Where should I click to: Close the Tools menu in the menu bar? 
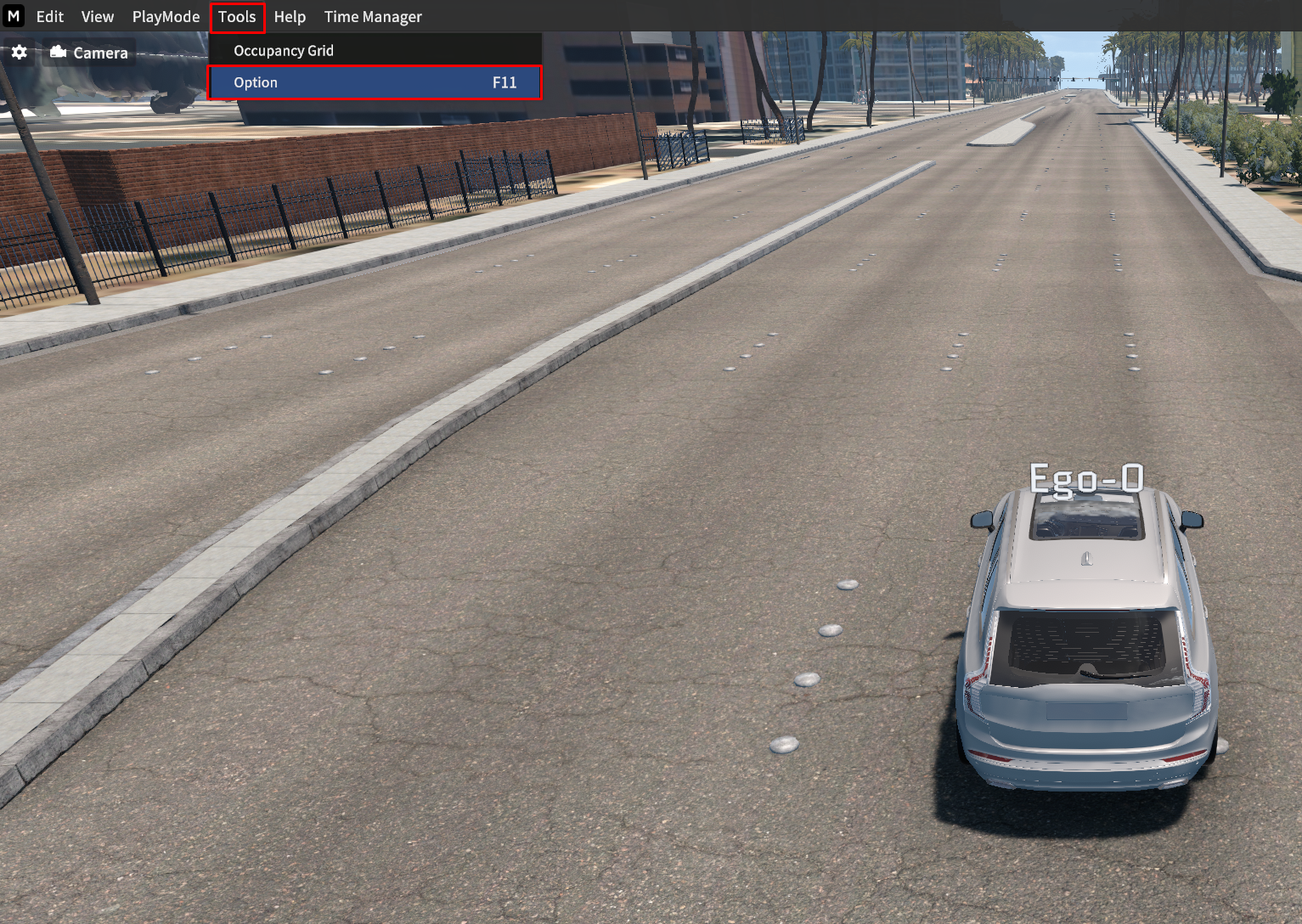pos(237,17)
